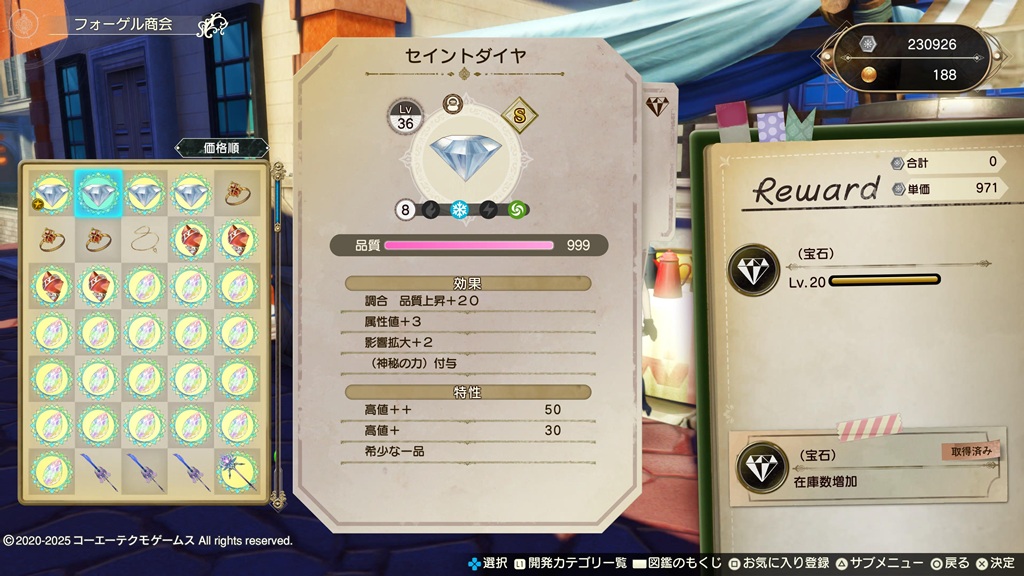Image resolution: width=1024 pixels, height=576 pixels.
Task: Click the gem category tab on item card
Action: [x=657, y=106]
